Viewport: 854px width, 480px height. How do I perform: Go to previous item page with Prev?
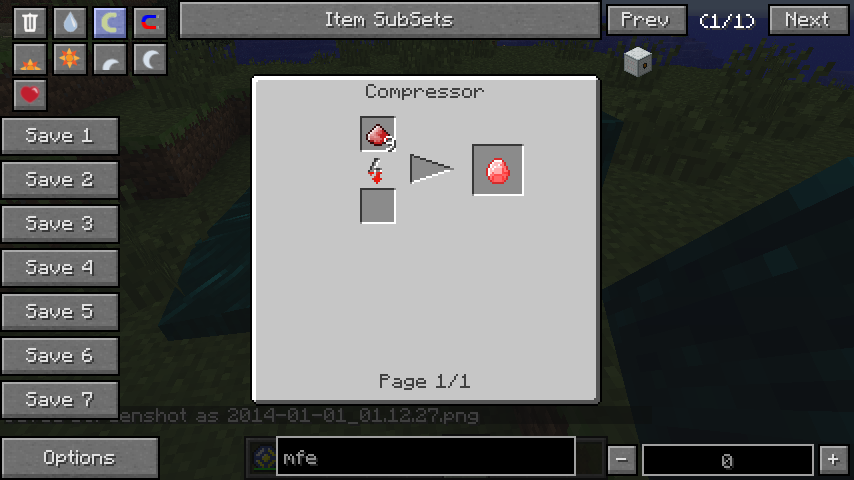click(x=646, y=20)
